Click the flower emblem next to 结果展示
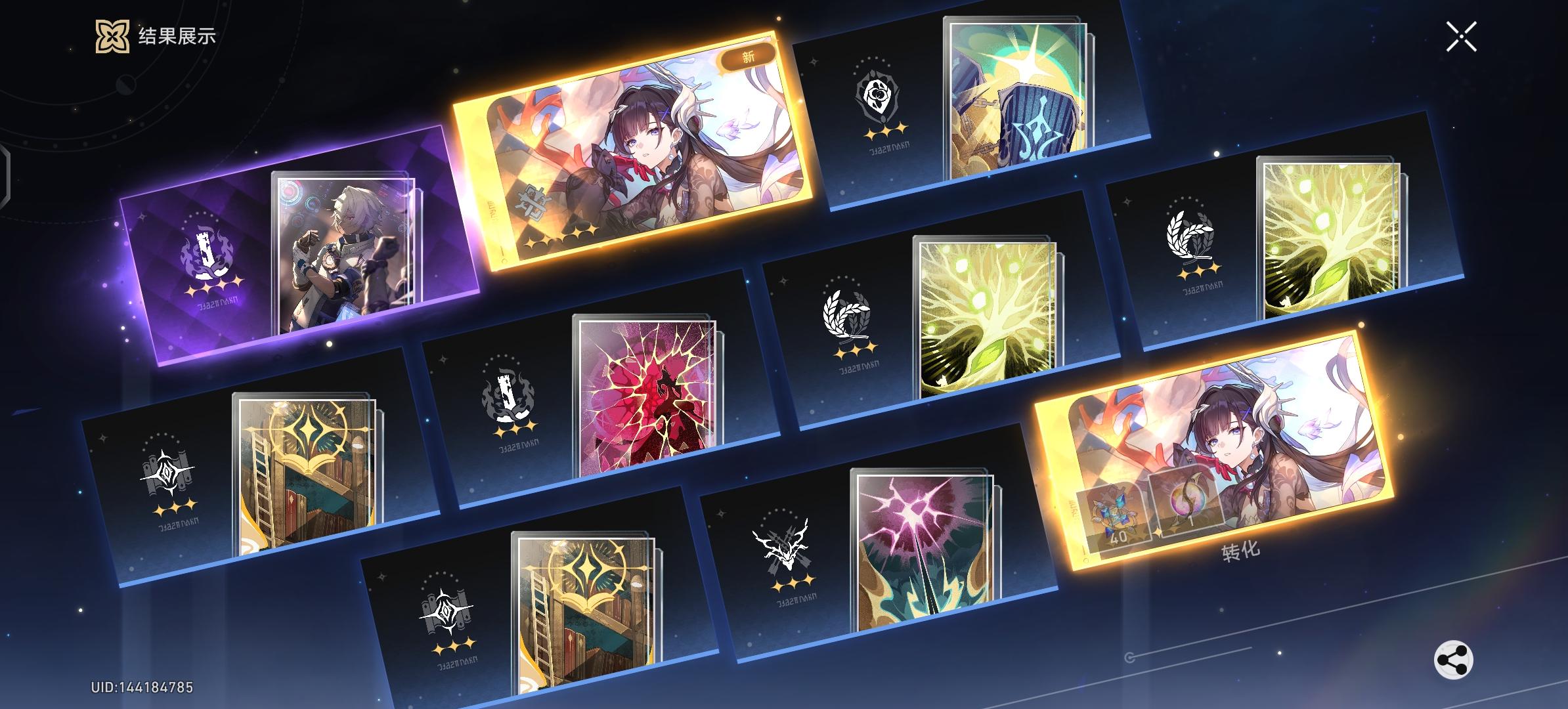Viewport: 1568px width, 709px height. click(x=112, y=36)
